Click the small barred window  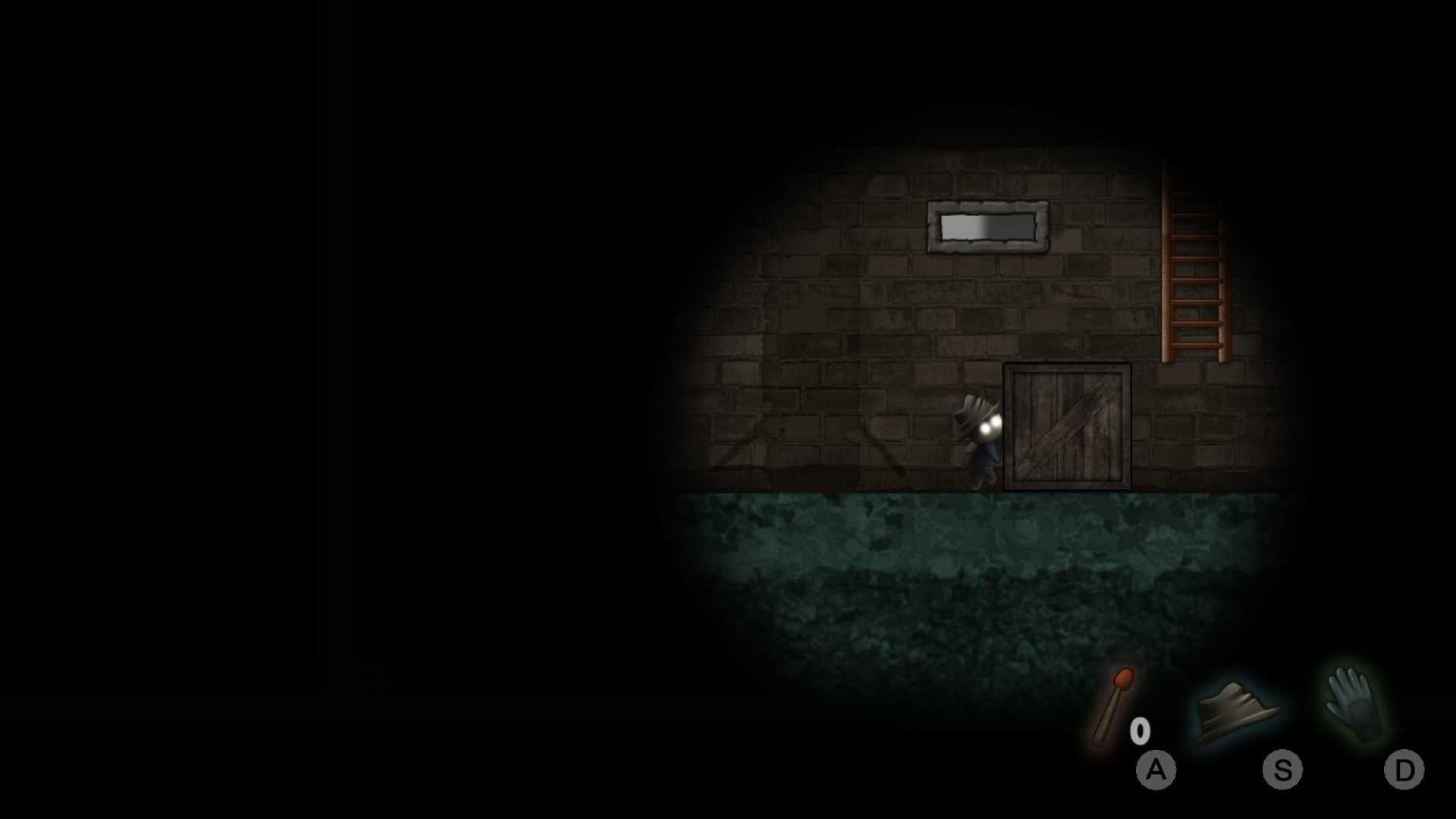(x=987, y=226)
